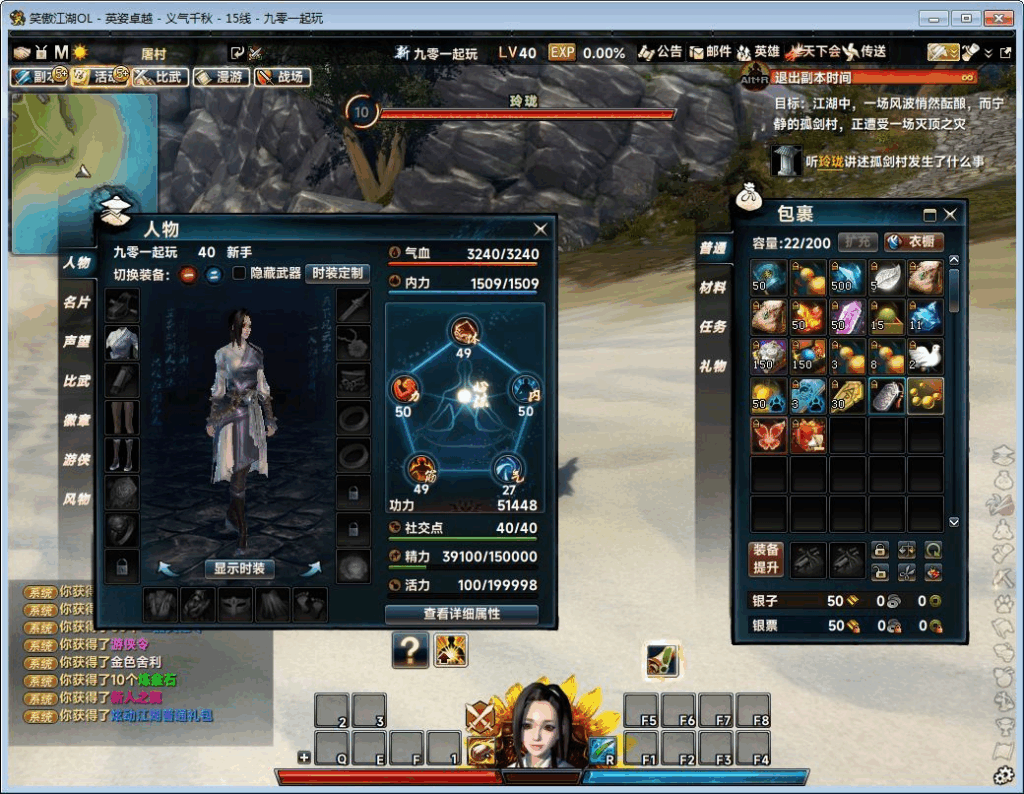Open the 邮件 mail menu
This screenshot has height=794, width=1024.
click(710, 52)
